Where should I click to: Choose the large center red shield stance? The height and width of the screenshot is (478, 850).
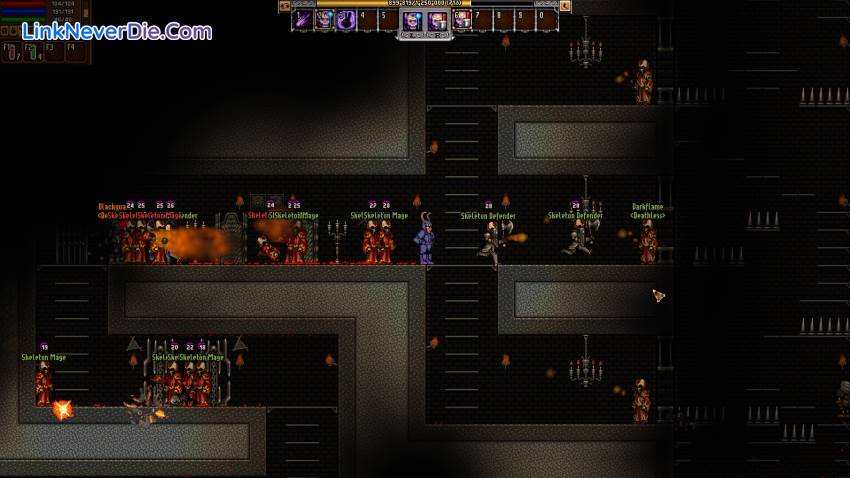point(436,21)
